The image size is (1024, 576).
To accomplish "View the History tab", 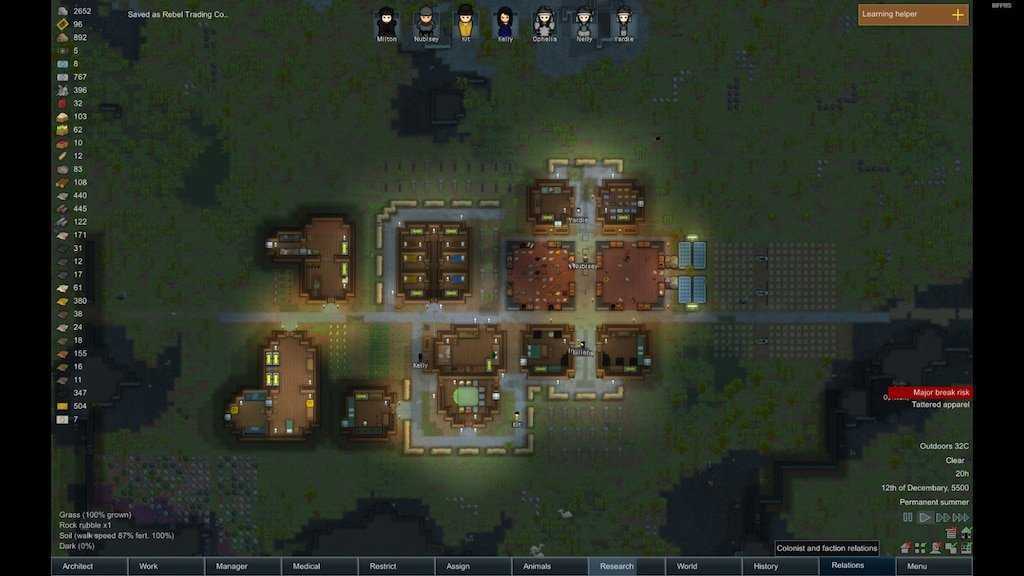I will coord(778,566).
